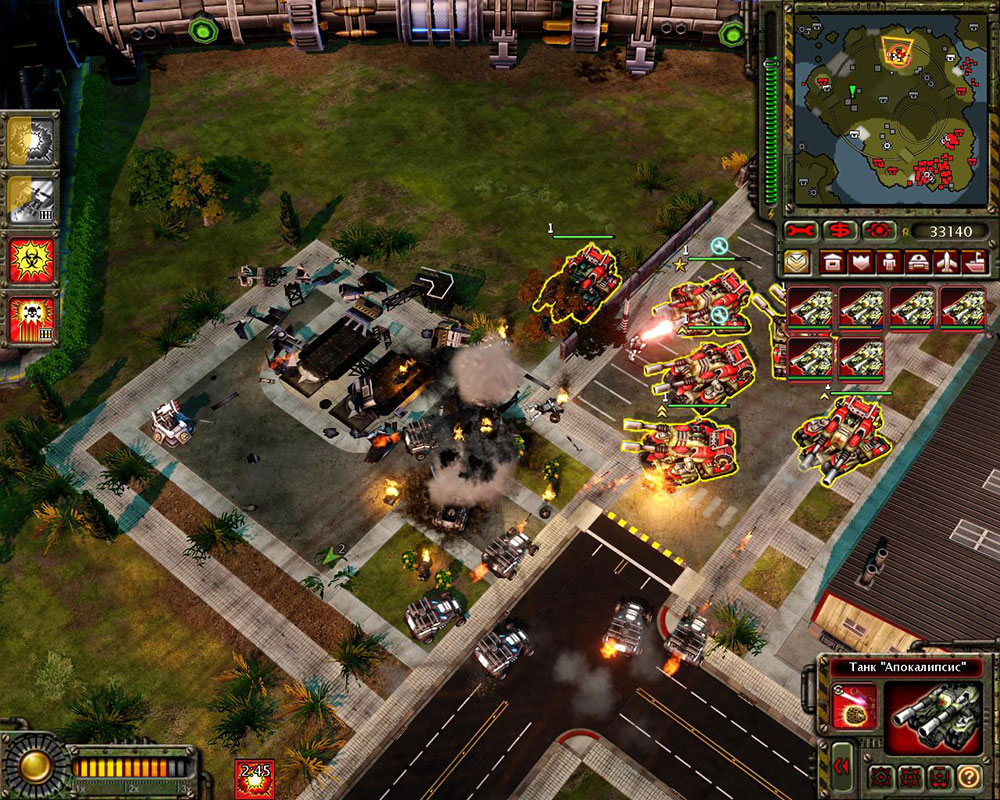Select the charging satellite power icon
This screenshot has height=800, width=1000.
point(30,201)
